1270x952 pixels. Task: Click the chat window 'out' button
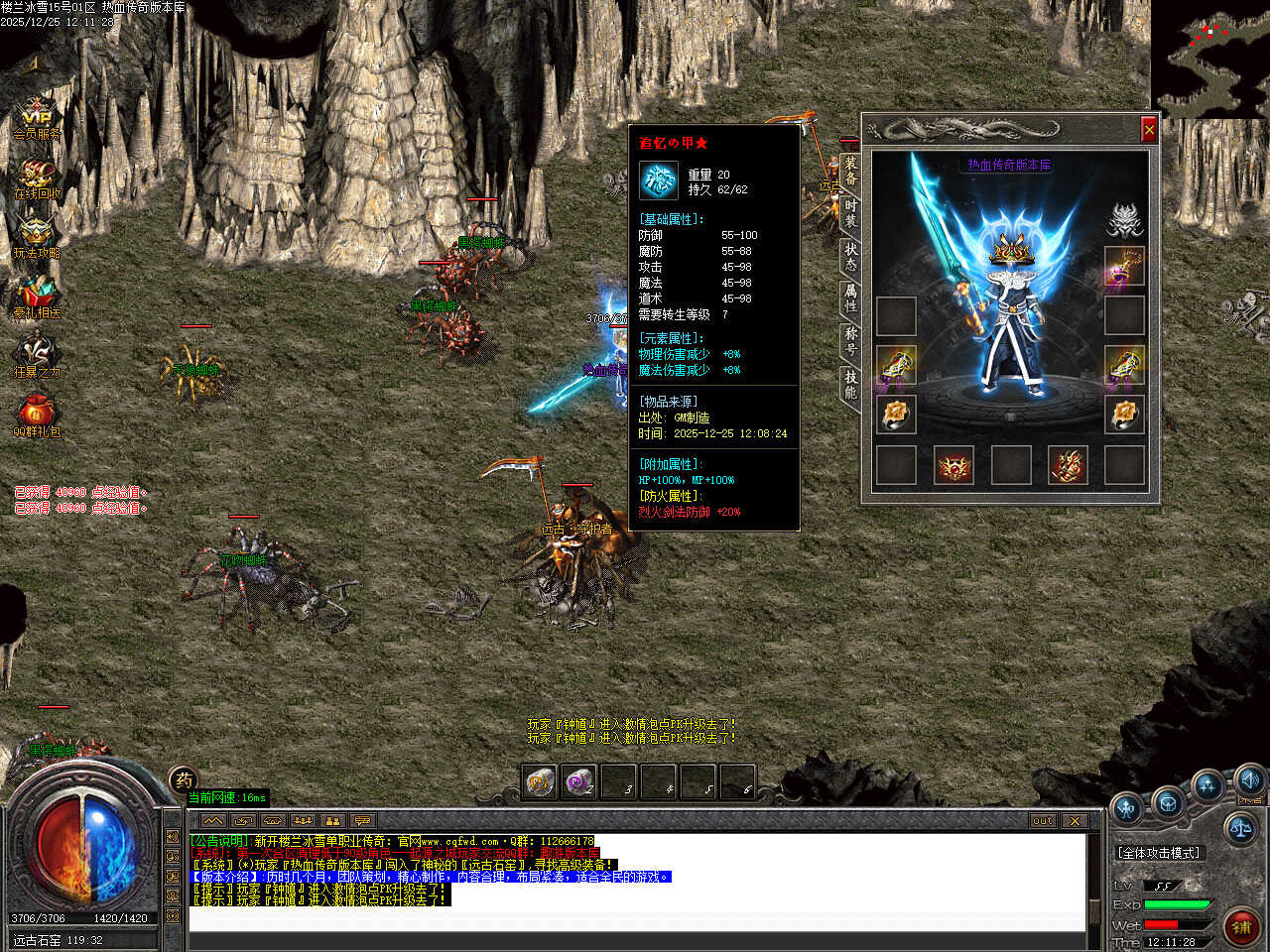(1042, 820)
